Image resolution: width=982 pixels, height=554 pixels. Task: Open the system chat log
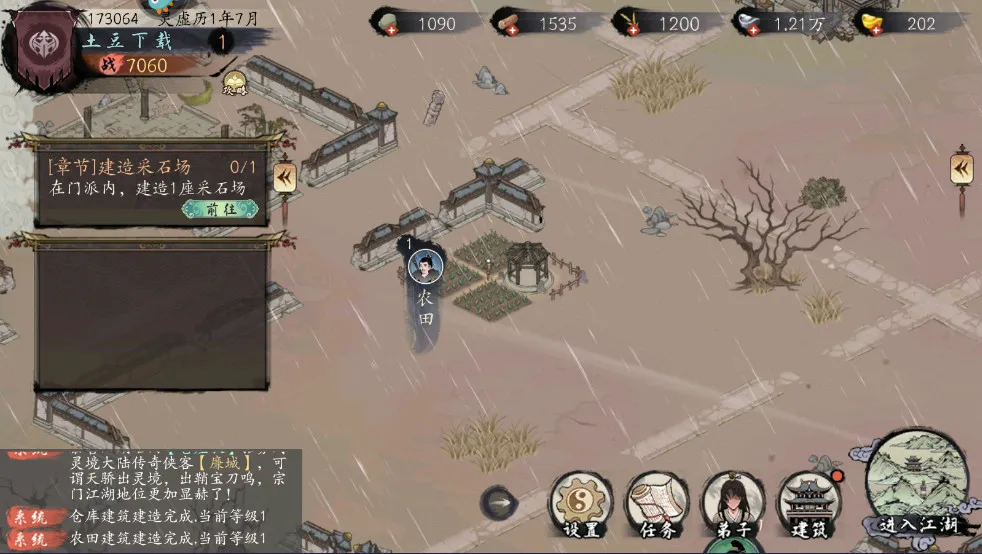(150, 500)
